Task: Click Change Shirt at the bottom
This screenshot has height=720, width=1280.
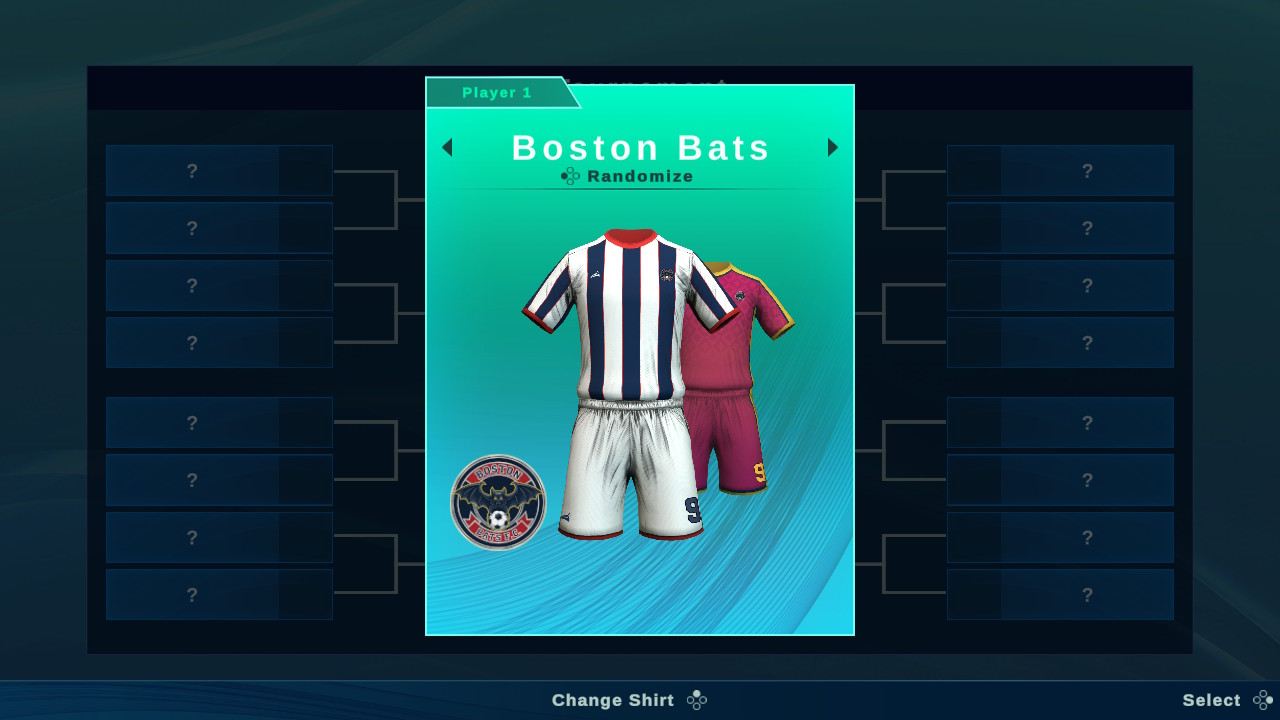Action: (613, 700)
